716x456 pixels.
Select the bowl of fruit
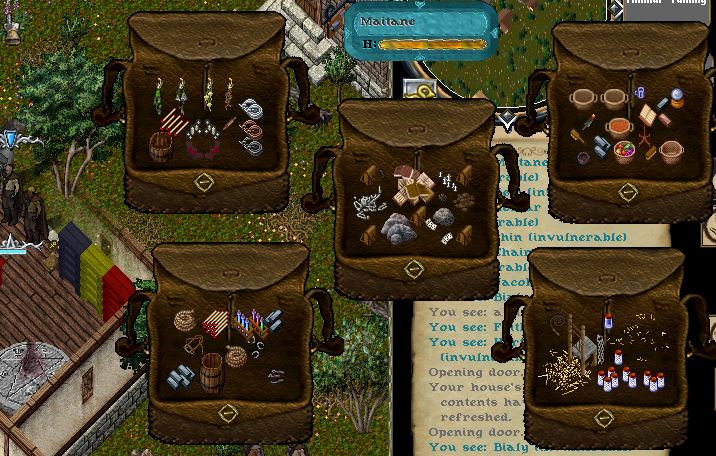tap(622, 150)
